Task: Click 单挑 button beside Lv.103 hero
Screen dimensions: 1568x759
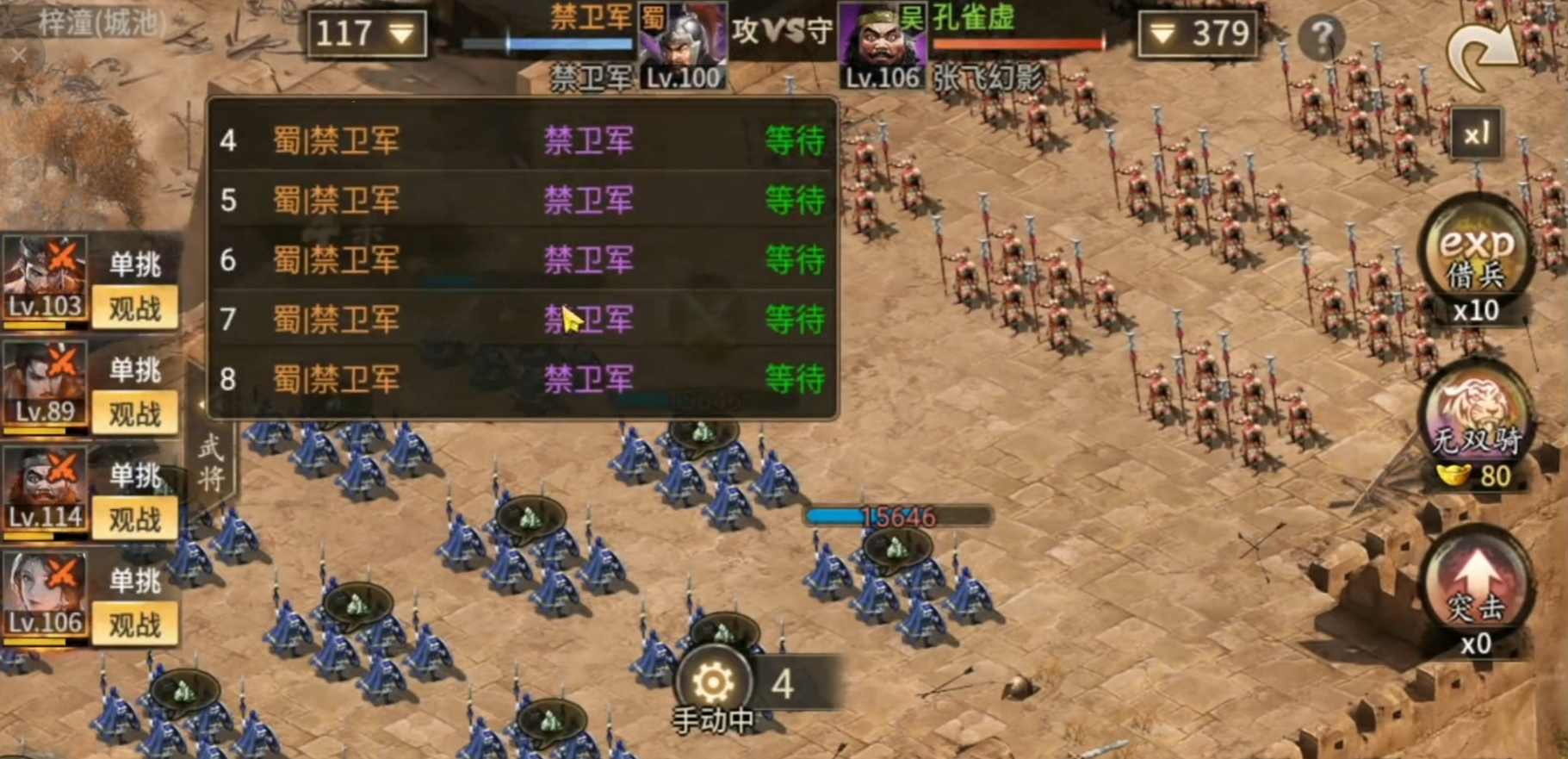Action: 135,265
